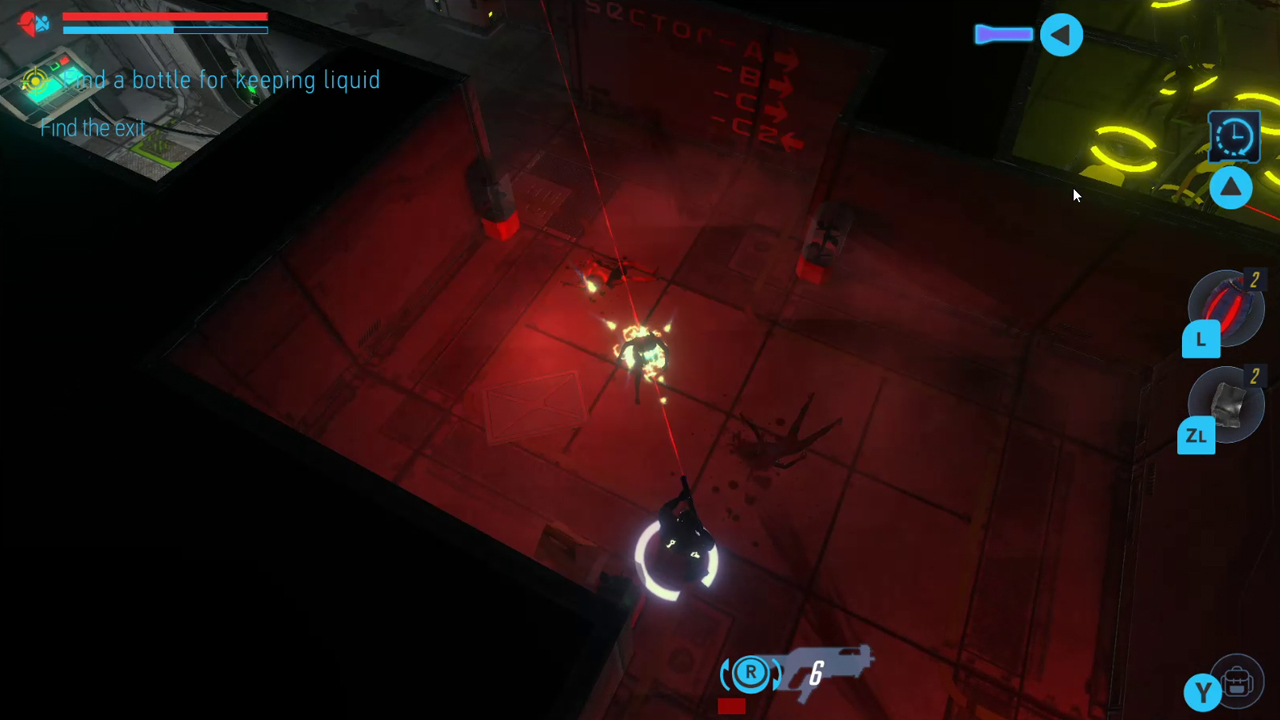Click the timer clock icon

pyautogui.click(x=1234, y=137)
